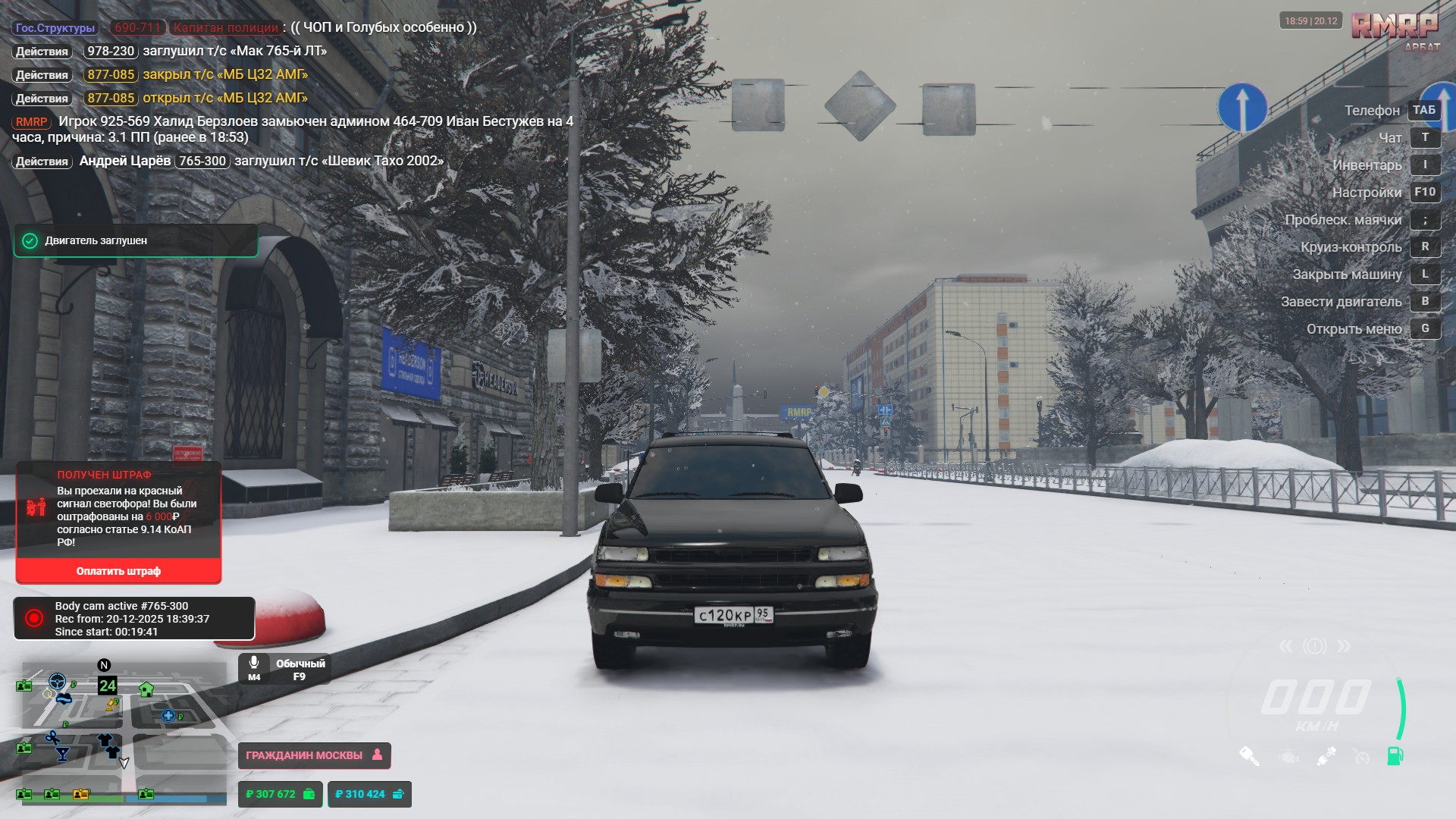Choose the scissors barber marker on minimap

pos(52,737)
